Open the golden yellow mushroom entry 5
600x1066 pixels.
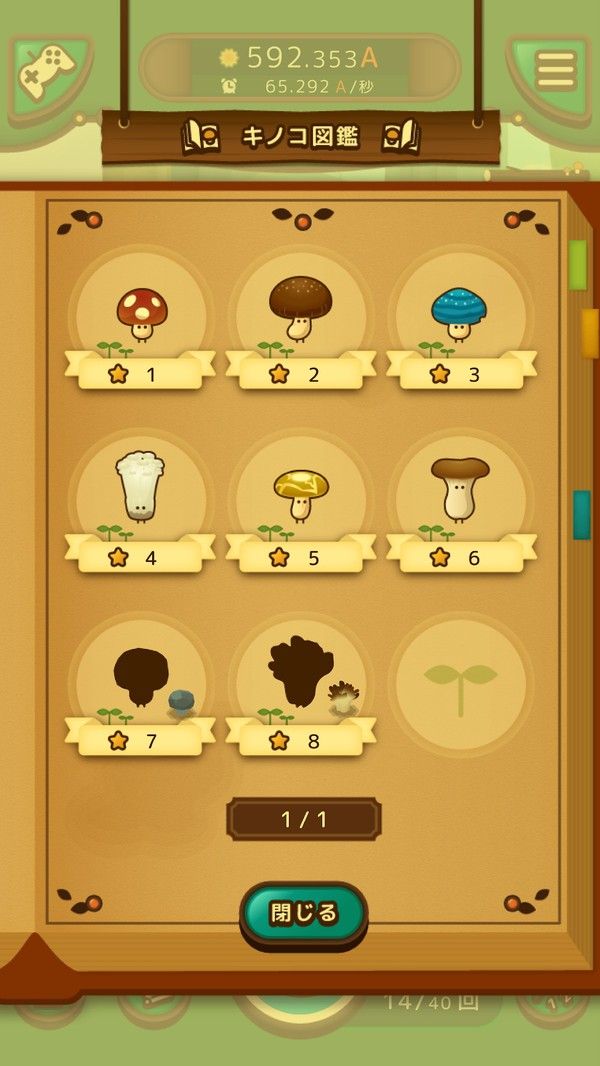pos(301,495)
